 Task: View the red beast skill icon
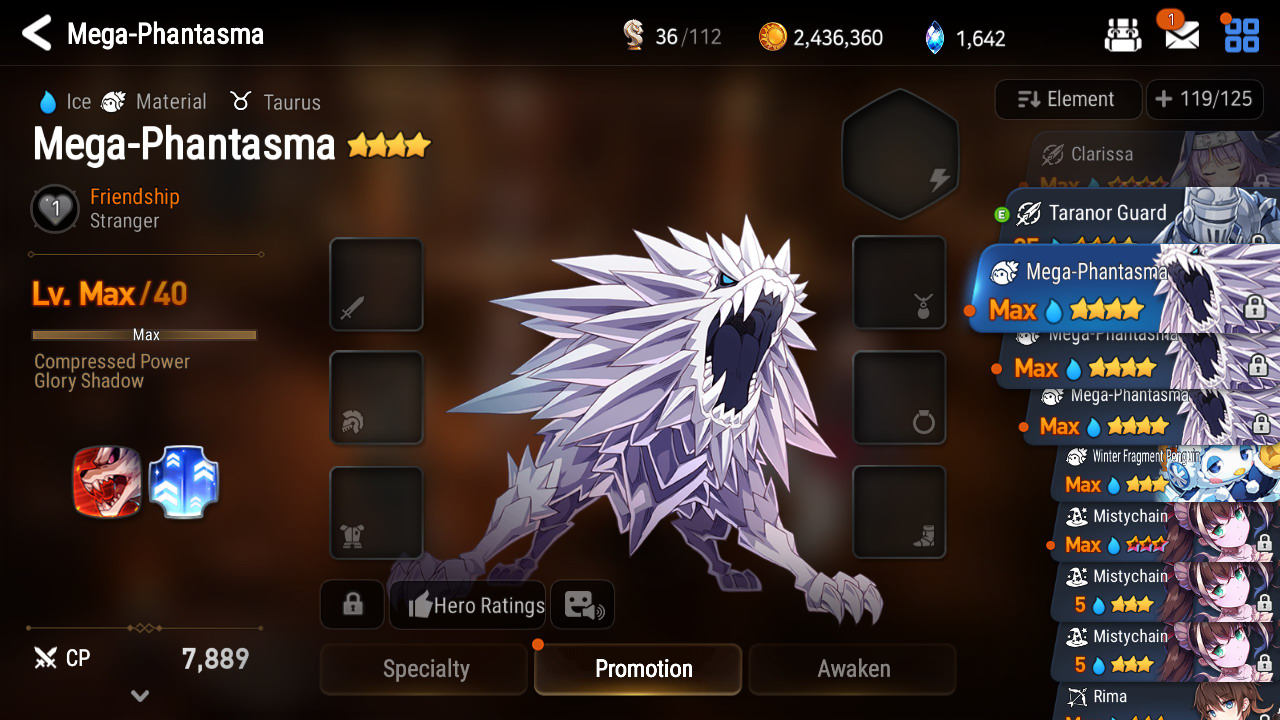click(x=106, y=482)
